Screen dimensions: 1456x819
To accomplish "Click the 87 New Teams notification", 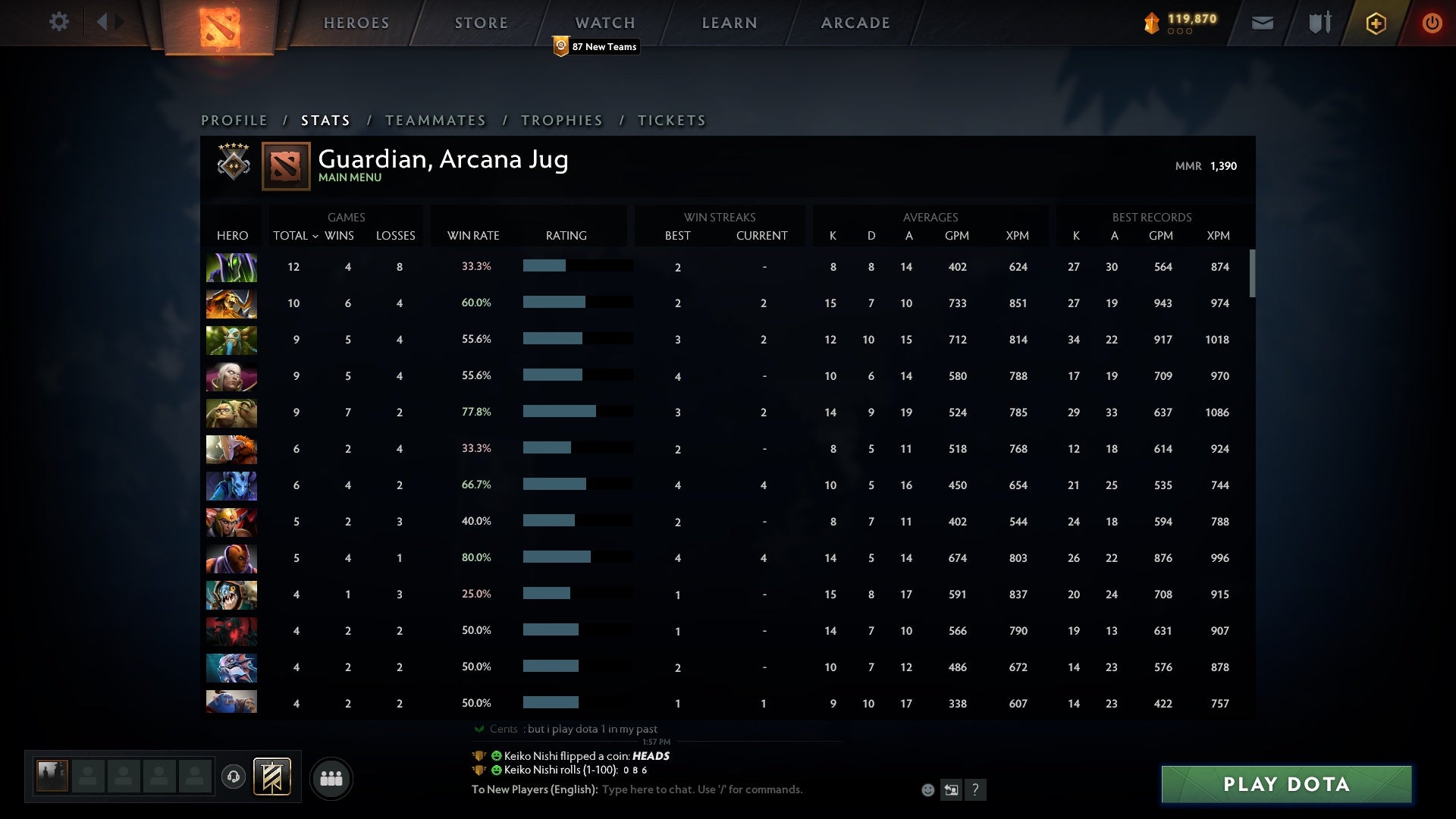I will tap(596, 46).
